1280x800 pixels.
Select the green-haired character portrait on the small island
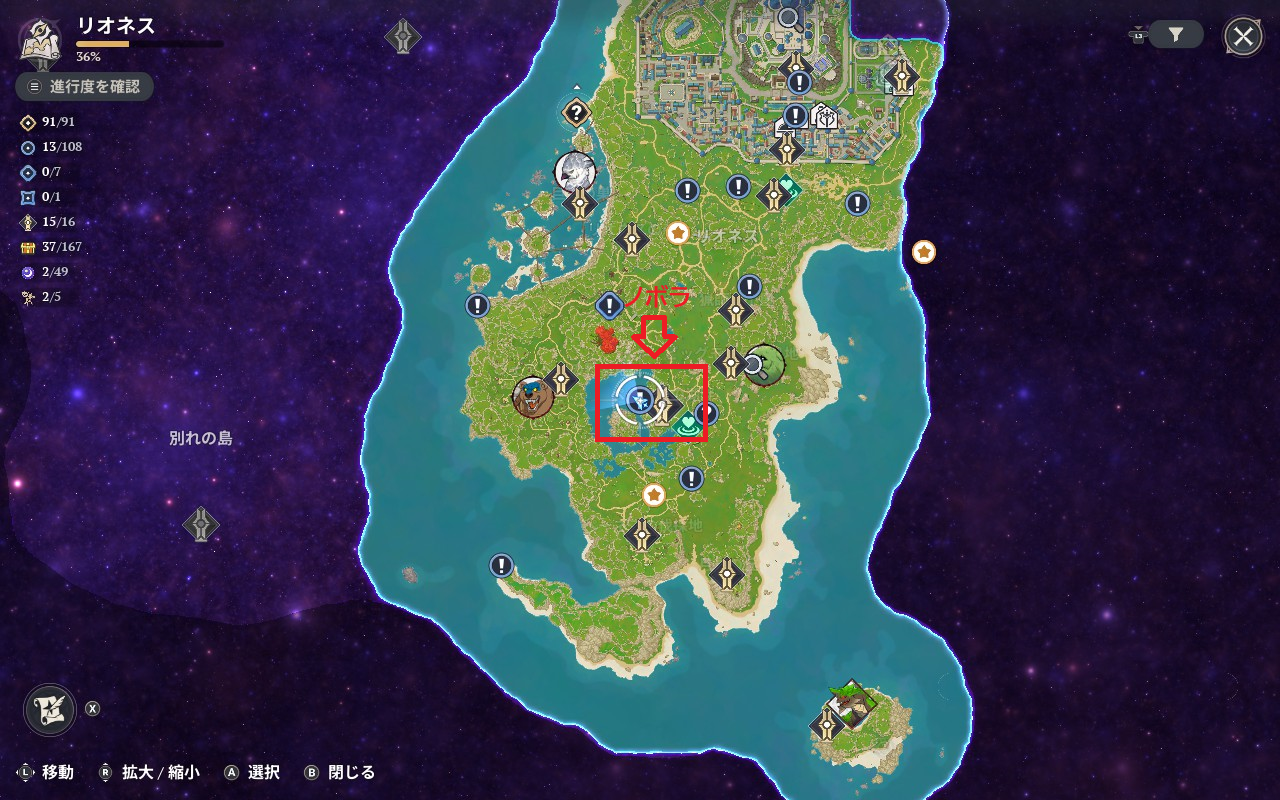click(x=852, y=702)
